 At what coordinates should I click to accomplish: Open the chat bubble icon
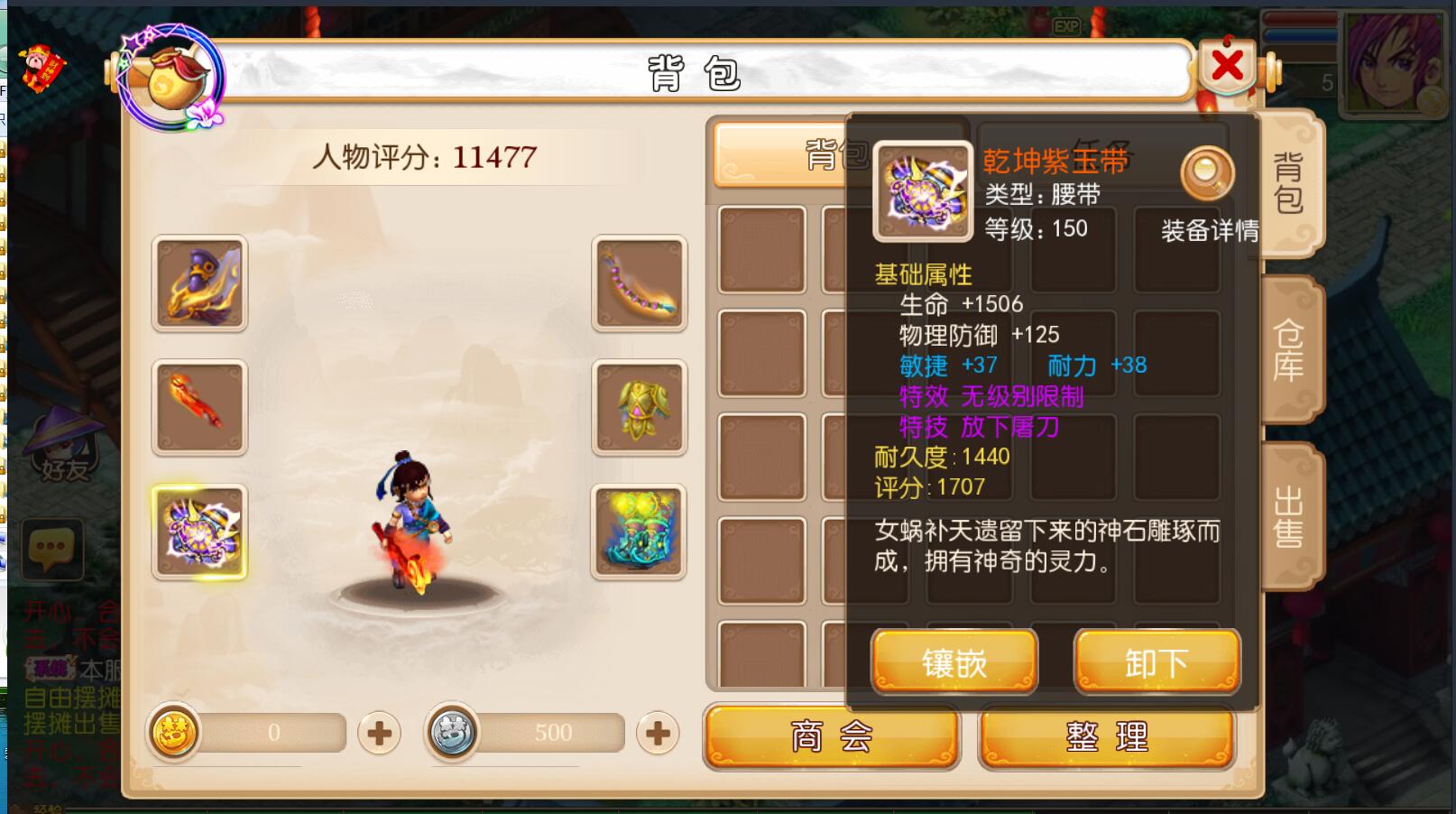point(51,547)
